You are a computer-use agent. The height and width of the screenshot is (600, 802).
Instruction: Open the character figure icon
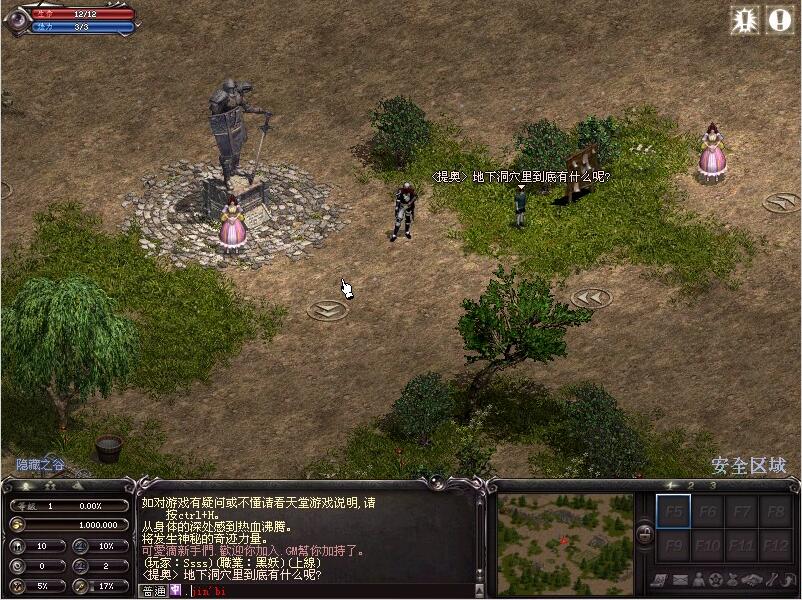pos(698,580)
